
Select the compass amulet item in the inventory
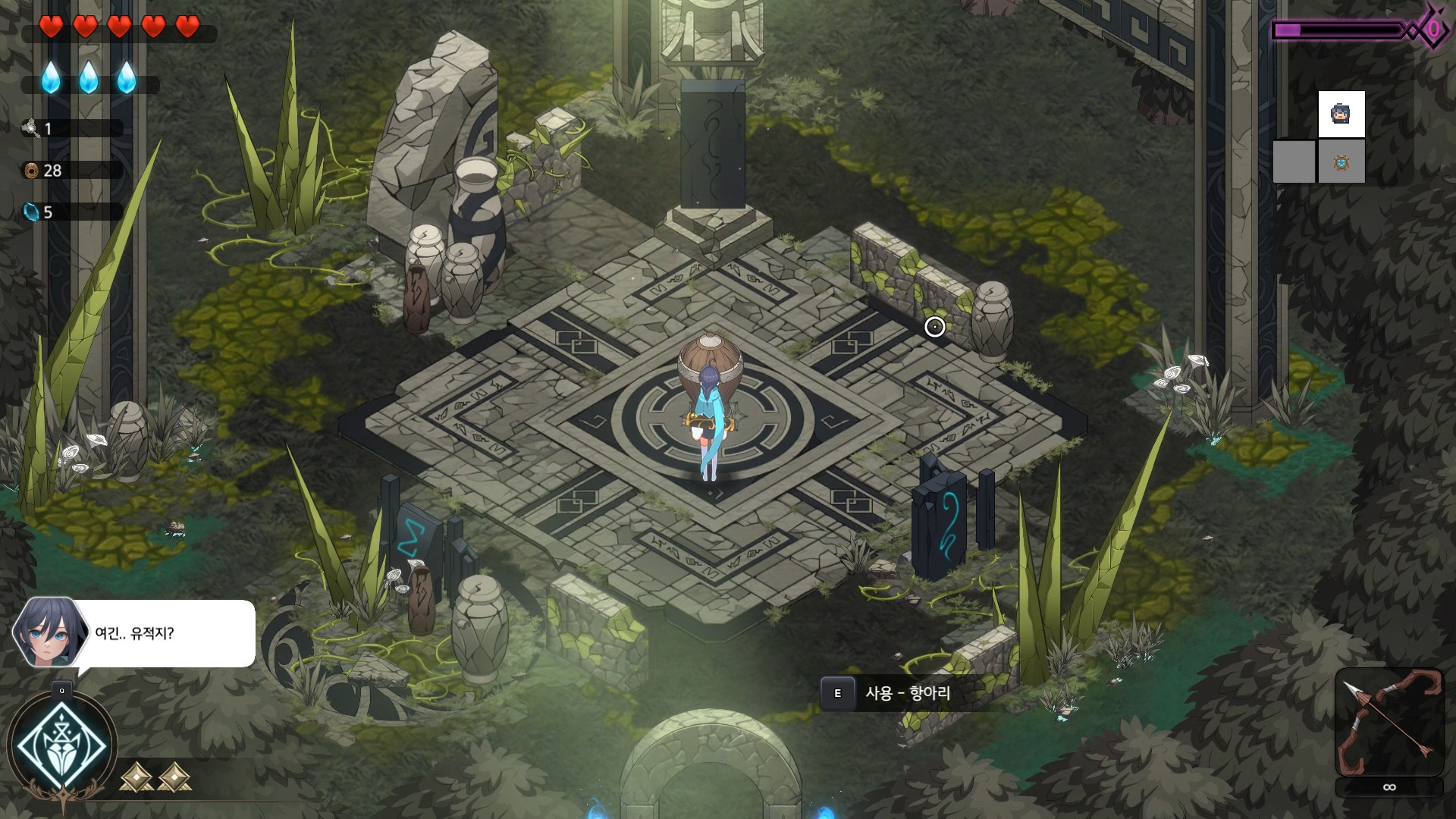coord(1340,162)
